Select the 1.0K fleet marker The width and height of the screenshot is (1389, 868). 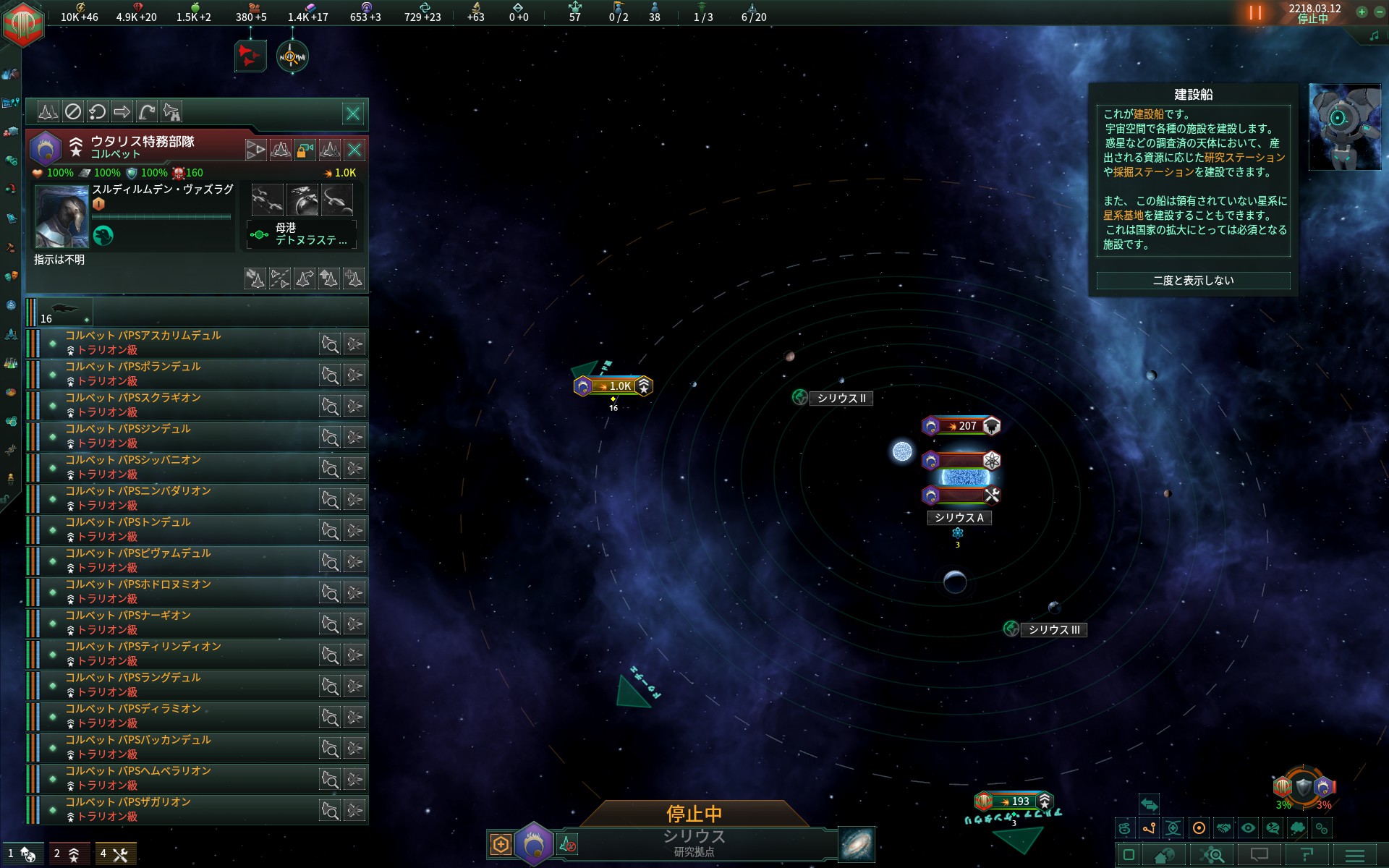coord(613,386)
